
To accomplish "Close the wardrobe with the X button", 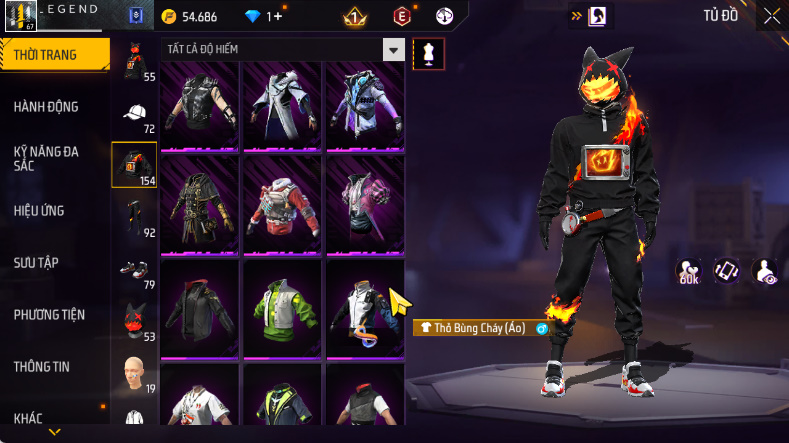I will tap(771, 16).
